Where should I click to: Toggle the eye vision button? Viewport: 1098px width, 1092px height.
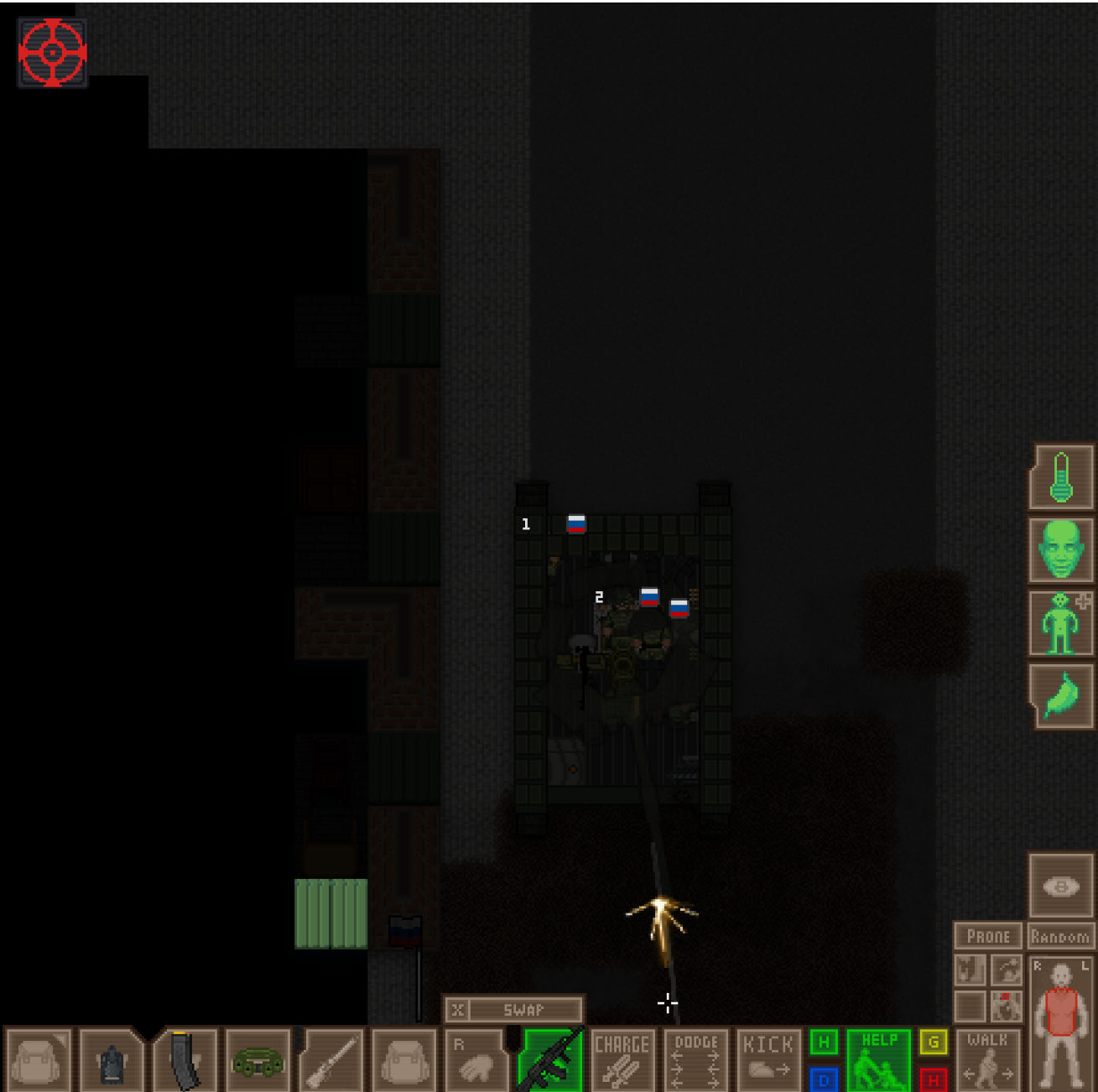pos(1061,887)
